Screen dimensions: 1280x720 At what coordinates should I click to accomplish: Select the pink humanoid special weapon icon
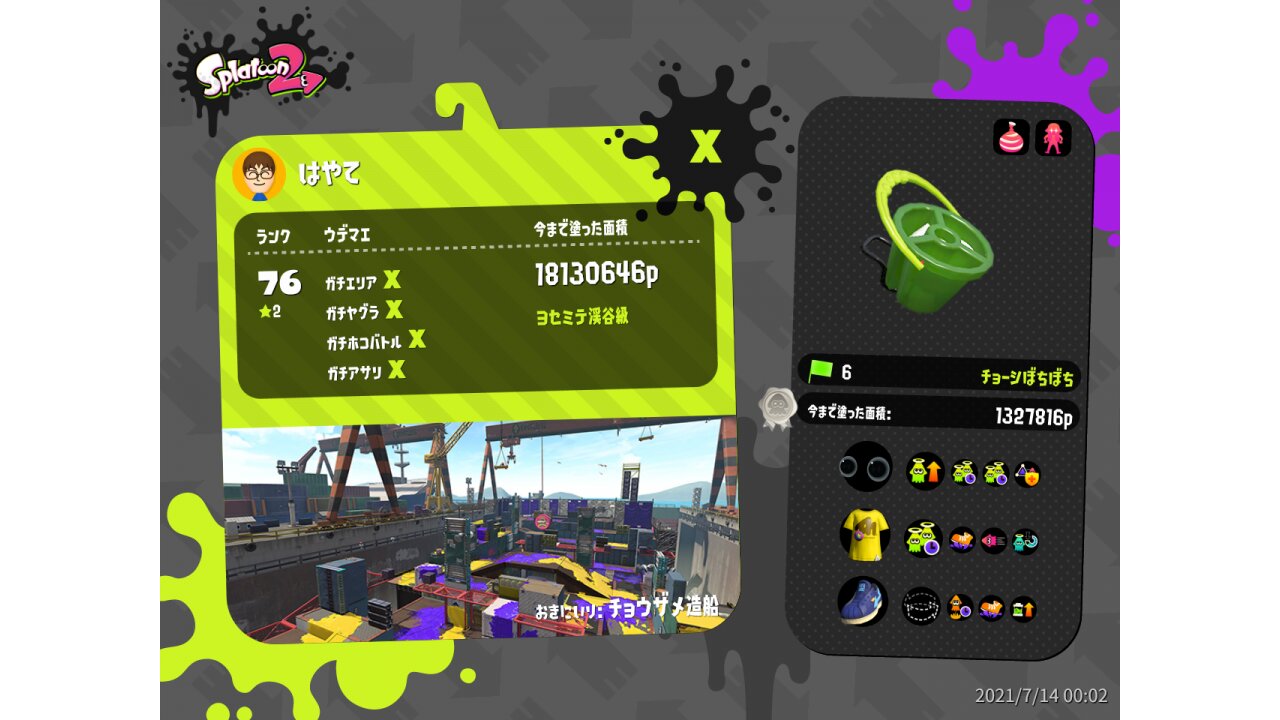point(1053,138)
